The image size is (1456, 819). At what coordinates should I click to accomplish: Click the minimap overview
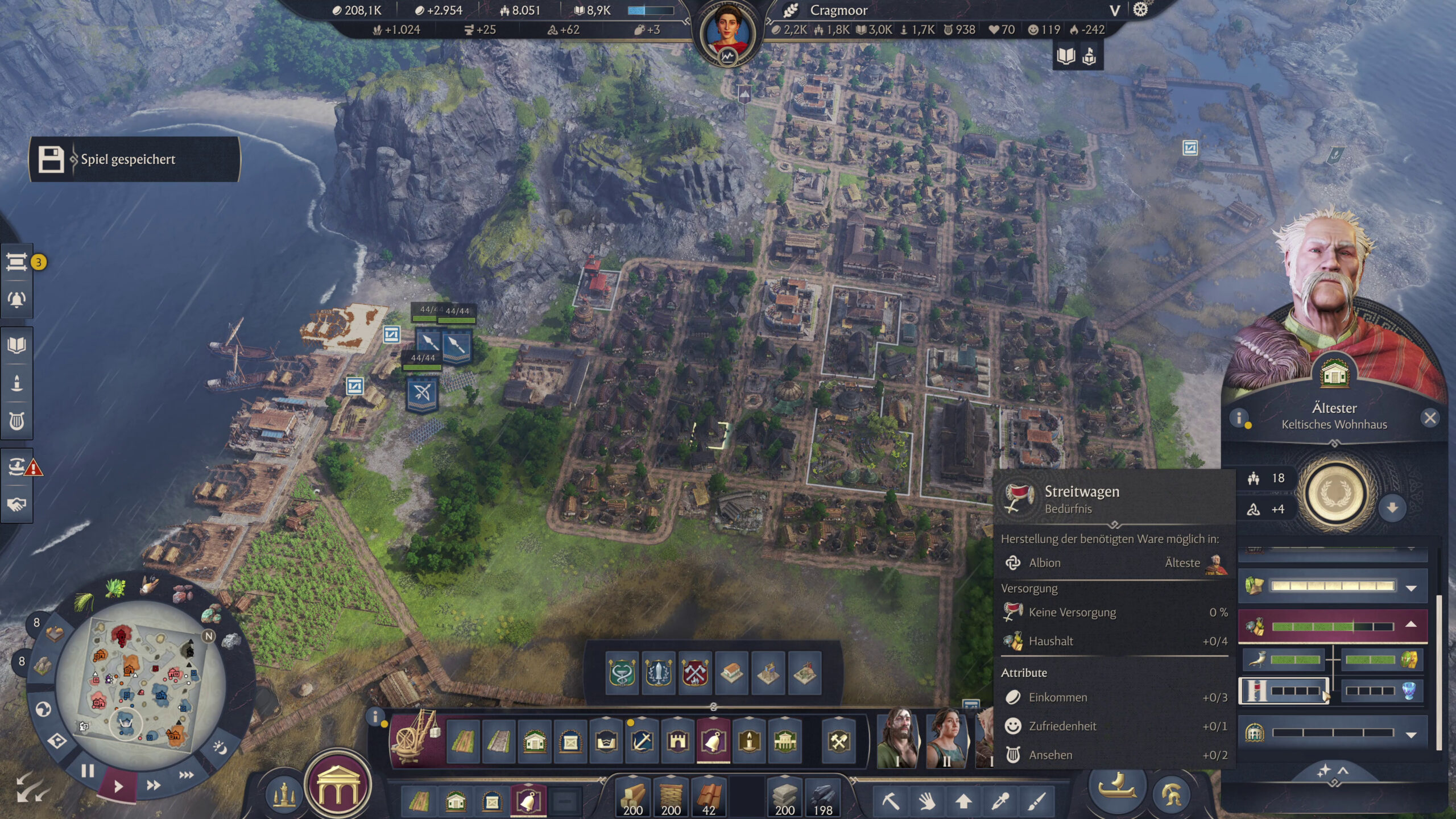coord(141,682)
